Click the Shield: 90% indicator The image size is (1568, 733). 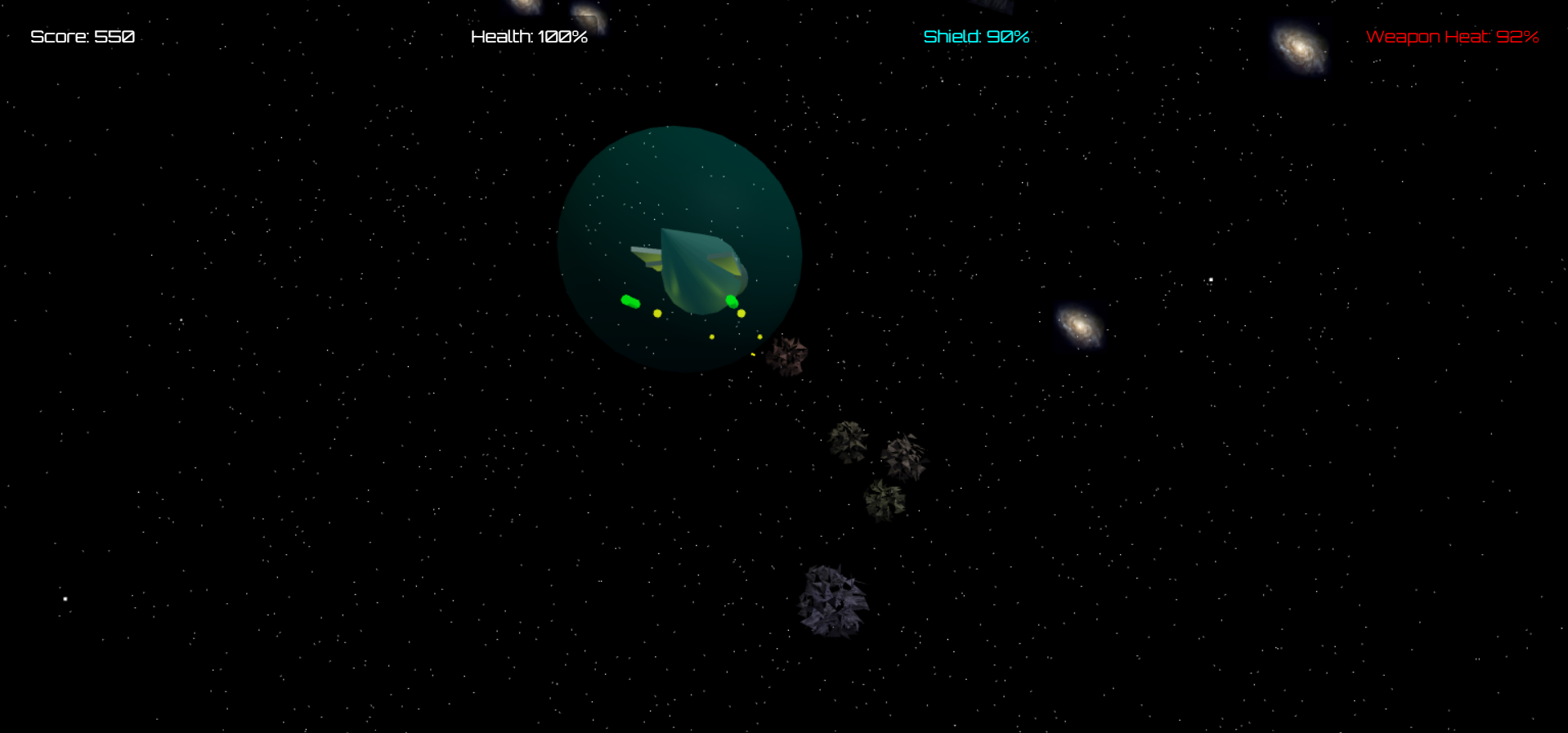975,36
